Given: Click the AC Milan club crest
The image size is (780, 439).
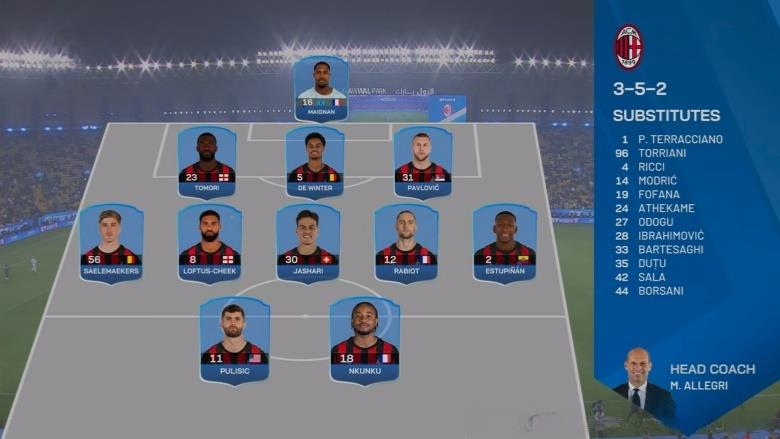Looking at the screenshot, I should tap(629, 46).
